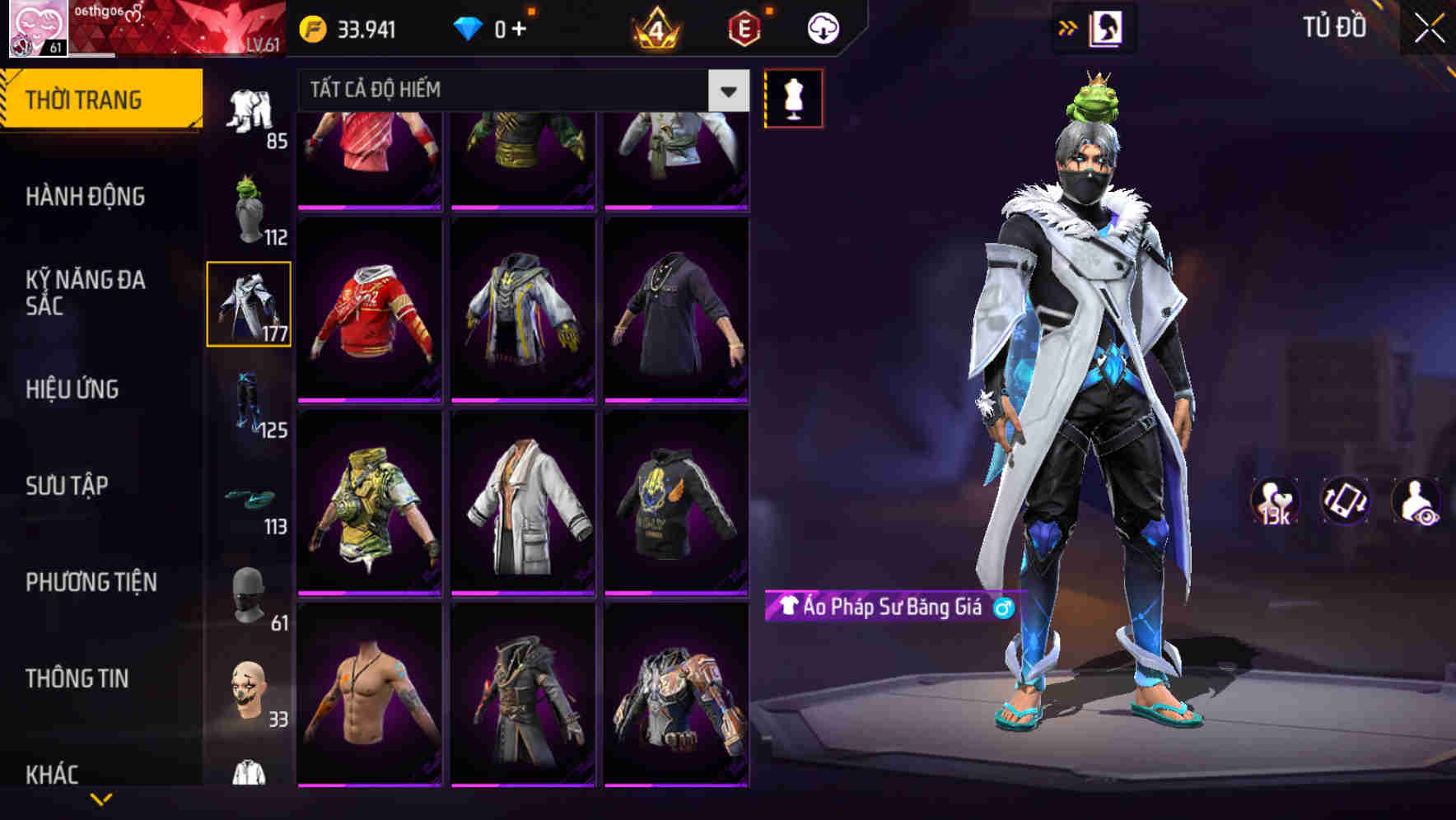Click the cloud download icon in top bar
Image resolution: width=1456 pixels, height=820 pixels.
[x=823, y=28]
